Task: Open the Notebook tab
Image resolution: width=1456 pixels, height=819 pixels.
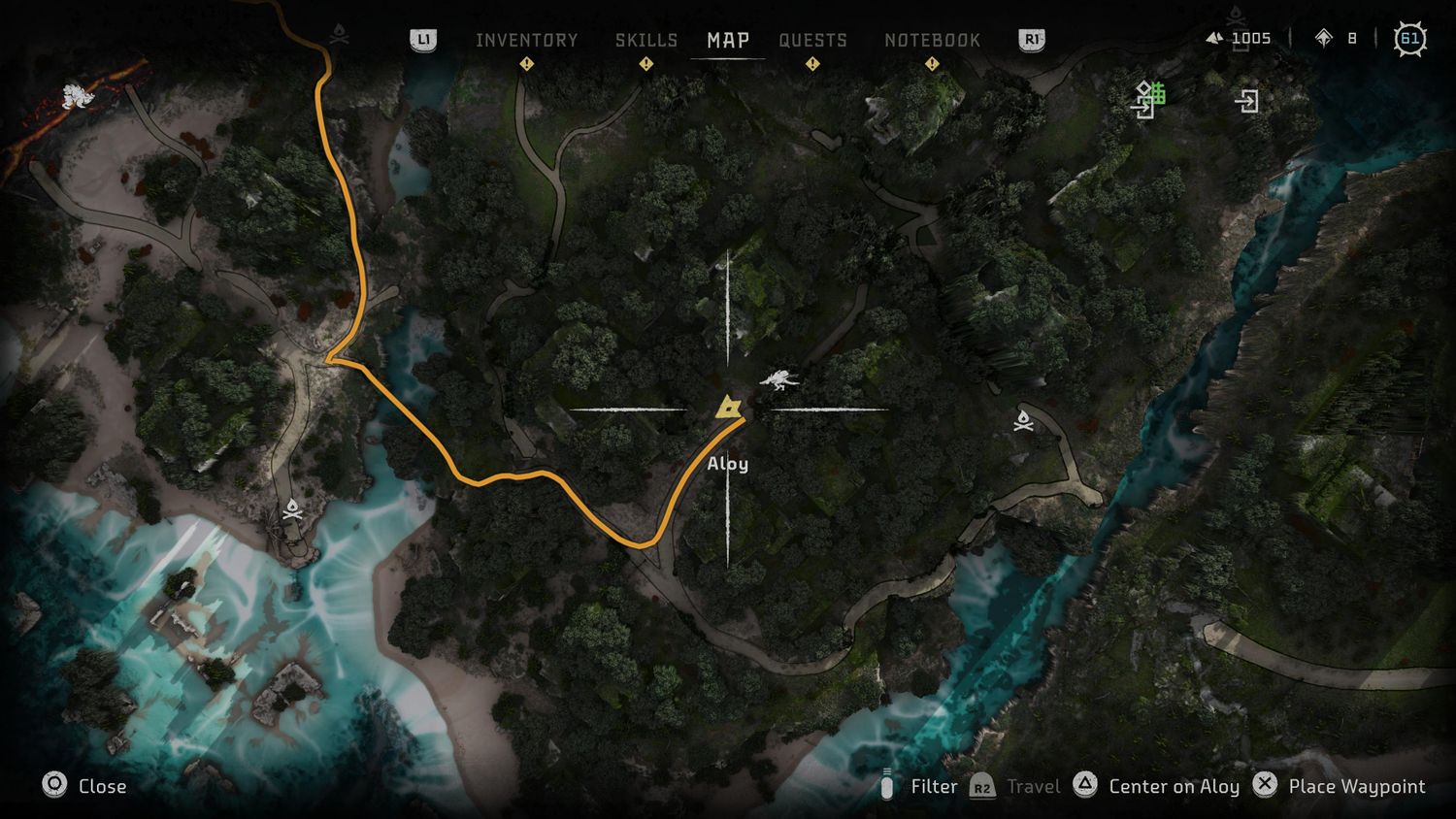Action: (x=932, y=40)
